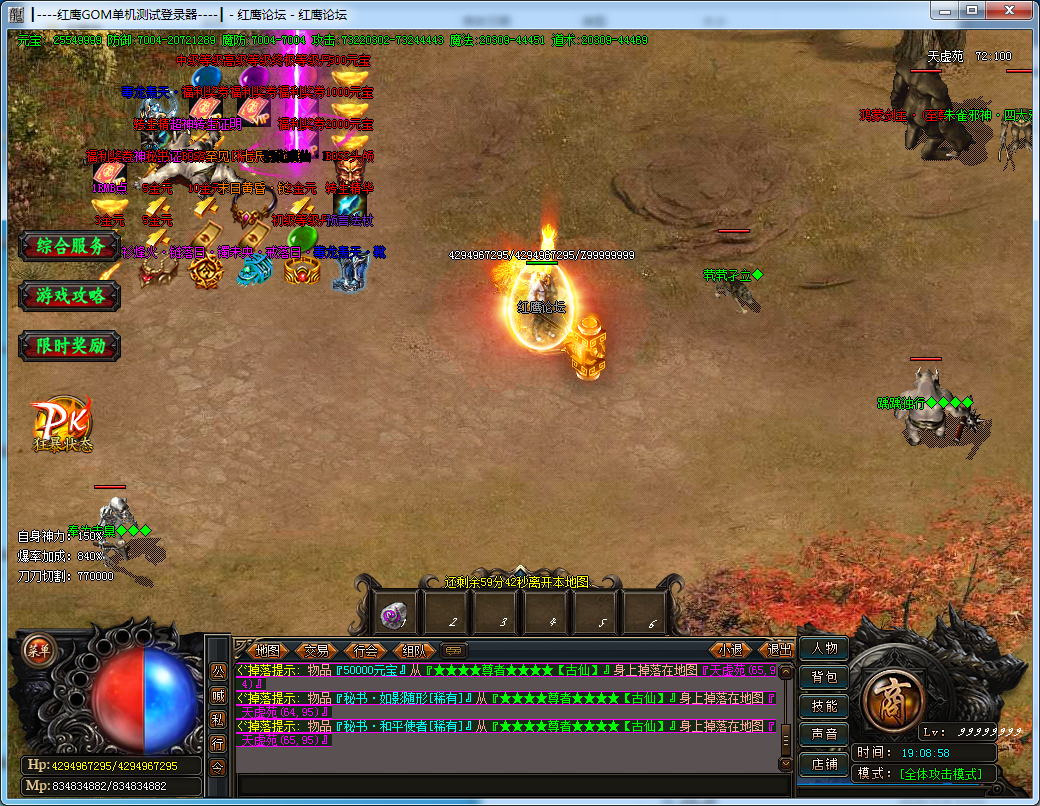This screenshot has width=1040, height=806.
Task: Open the 地图 map panel
Action: (267, 650)
